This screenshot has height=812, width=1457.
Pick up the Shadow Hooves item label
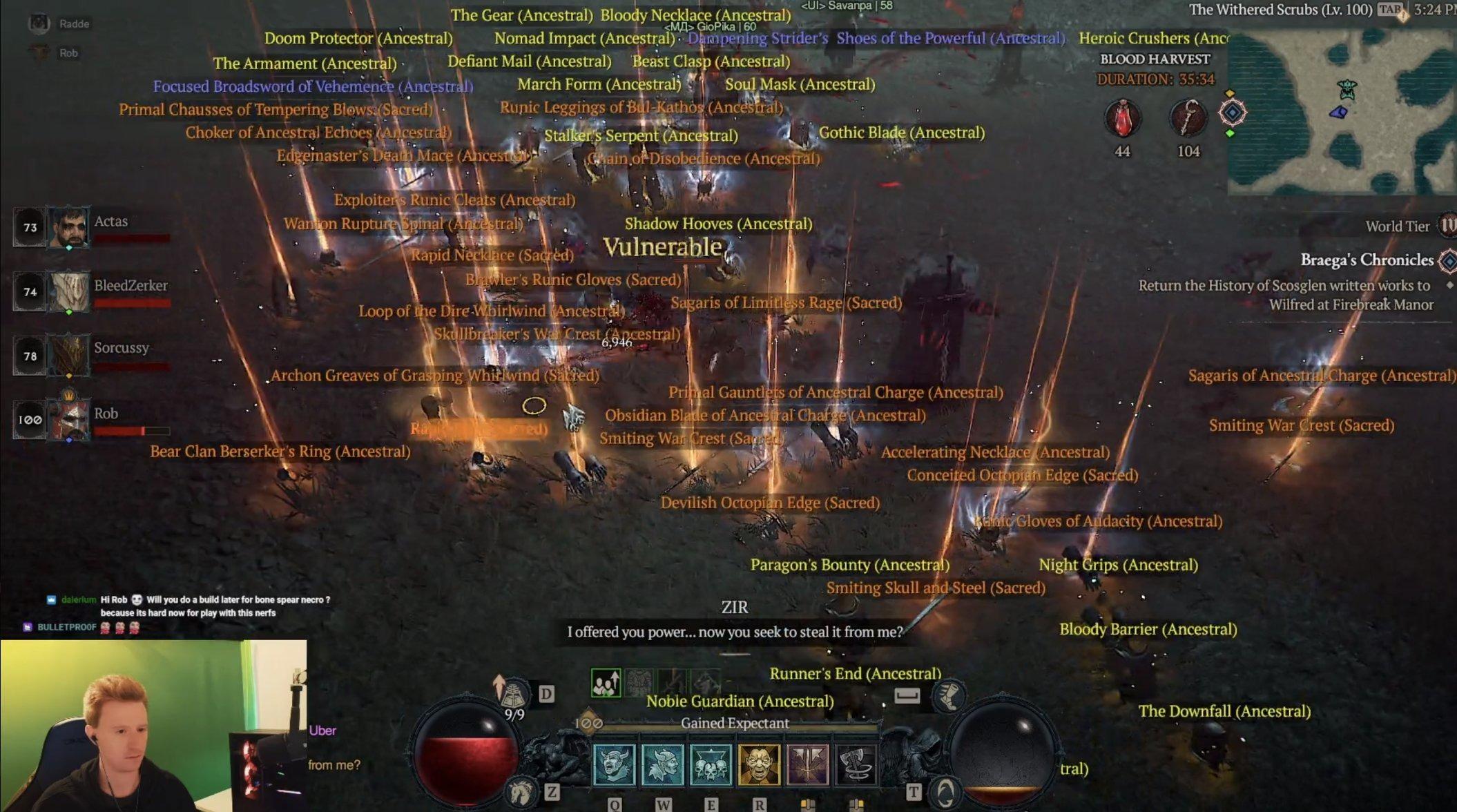[718, 224]
